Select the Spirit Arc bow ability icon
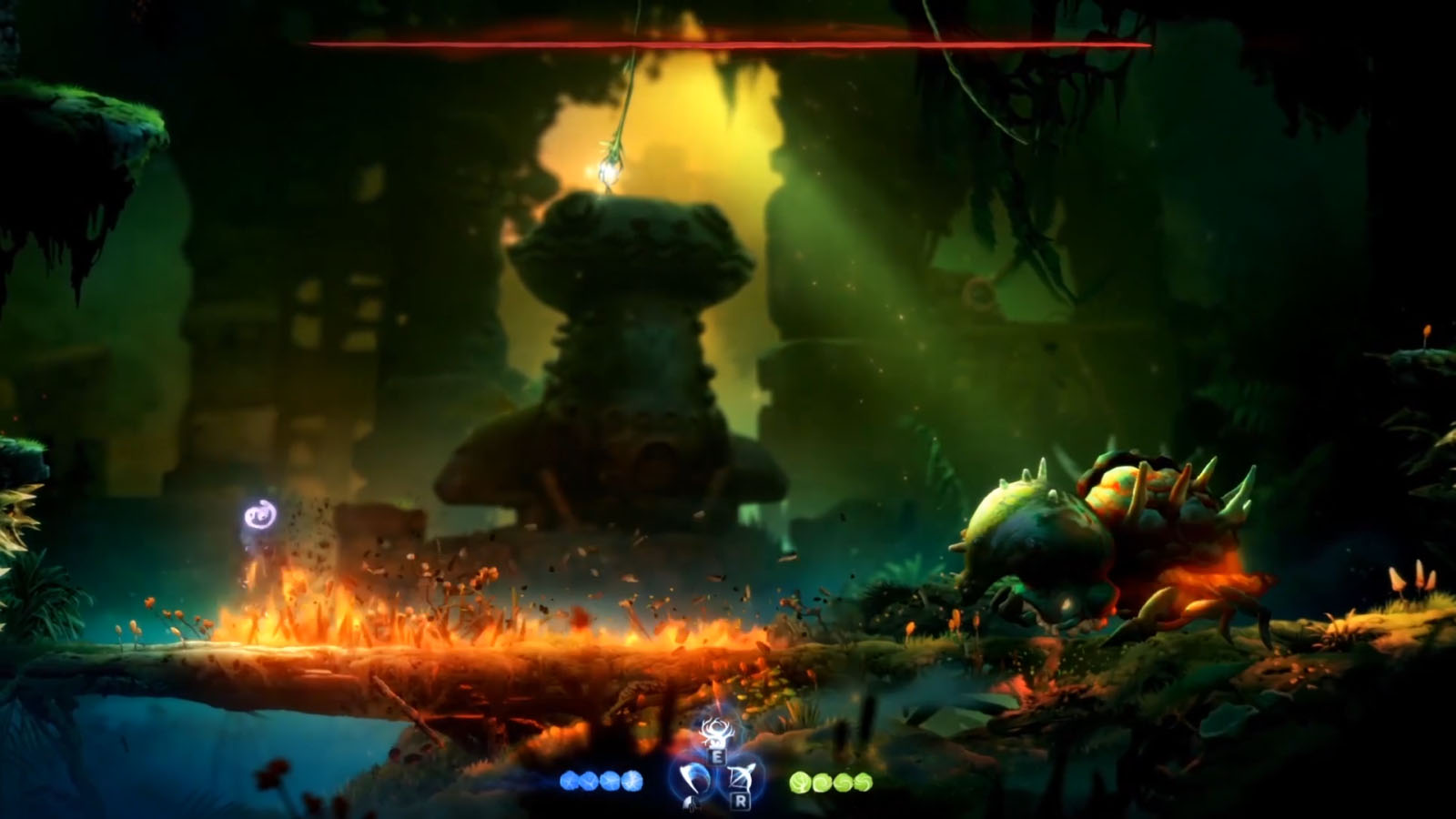 742,773
